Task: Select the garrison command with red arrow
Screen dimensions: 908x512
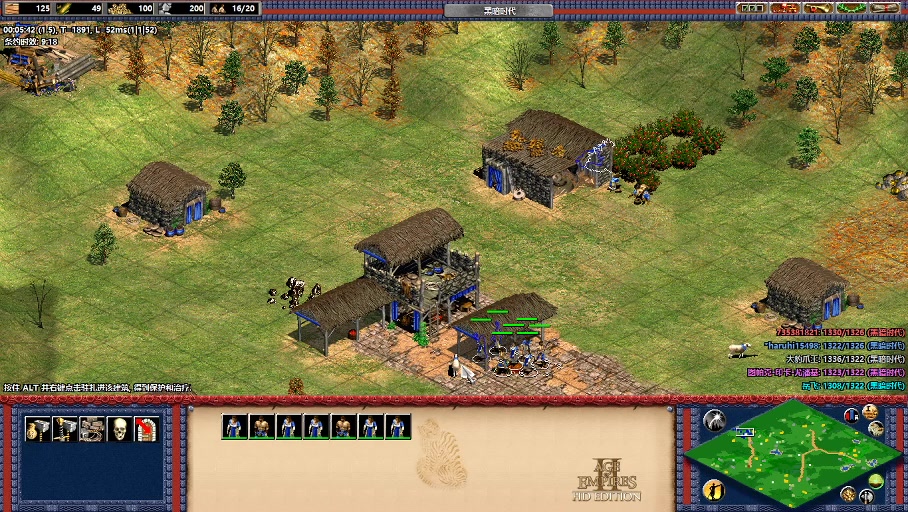Action: click(x=146, y=429)
